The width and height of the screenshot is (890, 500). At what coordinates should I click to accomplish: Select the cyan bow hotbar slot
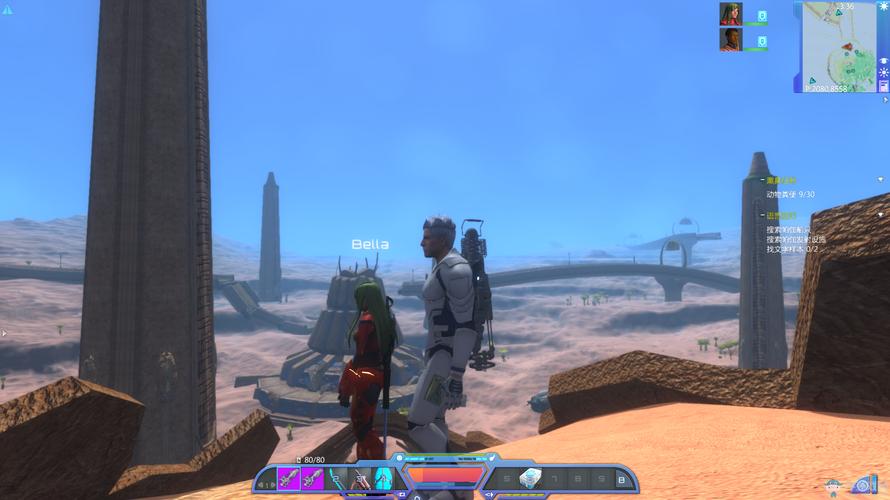pyautogui.click(x=337, y=479)
